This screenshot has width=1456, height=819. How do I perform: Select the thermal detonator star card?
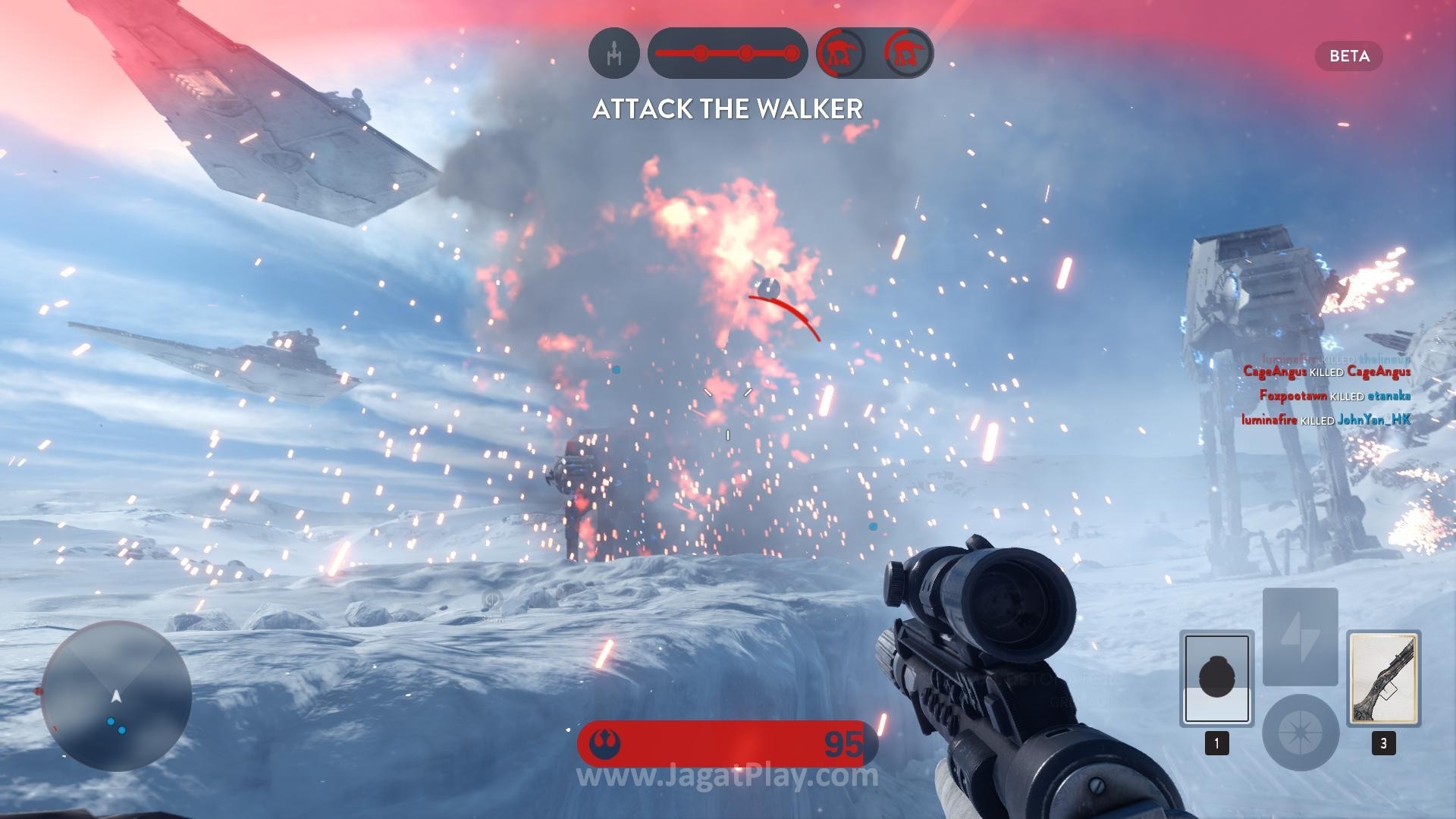[x=1216, y=678]
